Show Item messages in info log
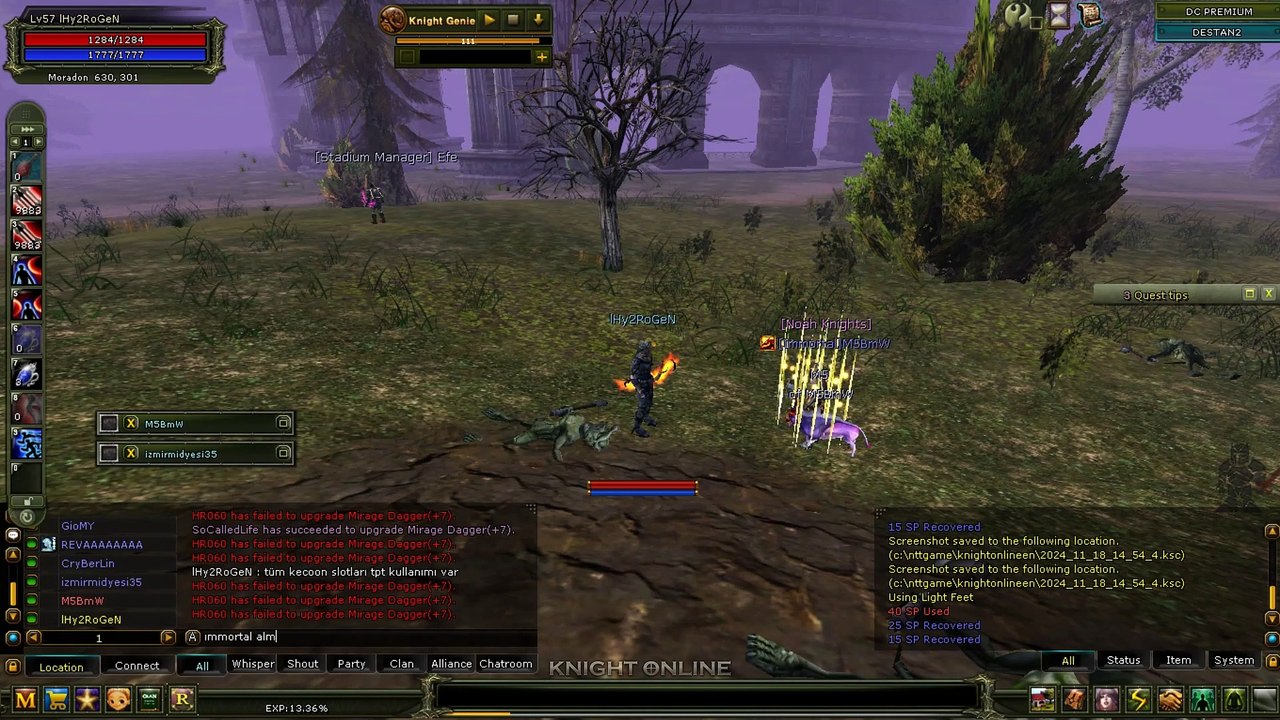Viewport: 1280px width, 720px height. (x=1178, y=660)
